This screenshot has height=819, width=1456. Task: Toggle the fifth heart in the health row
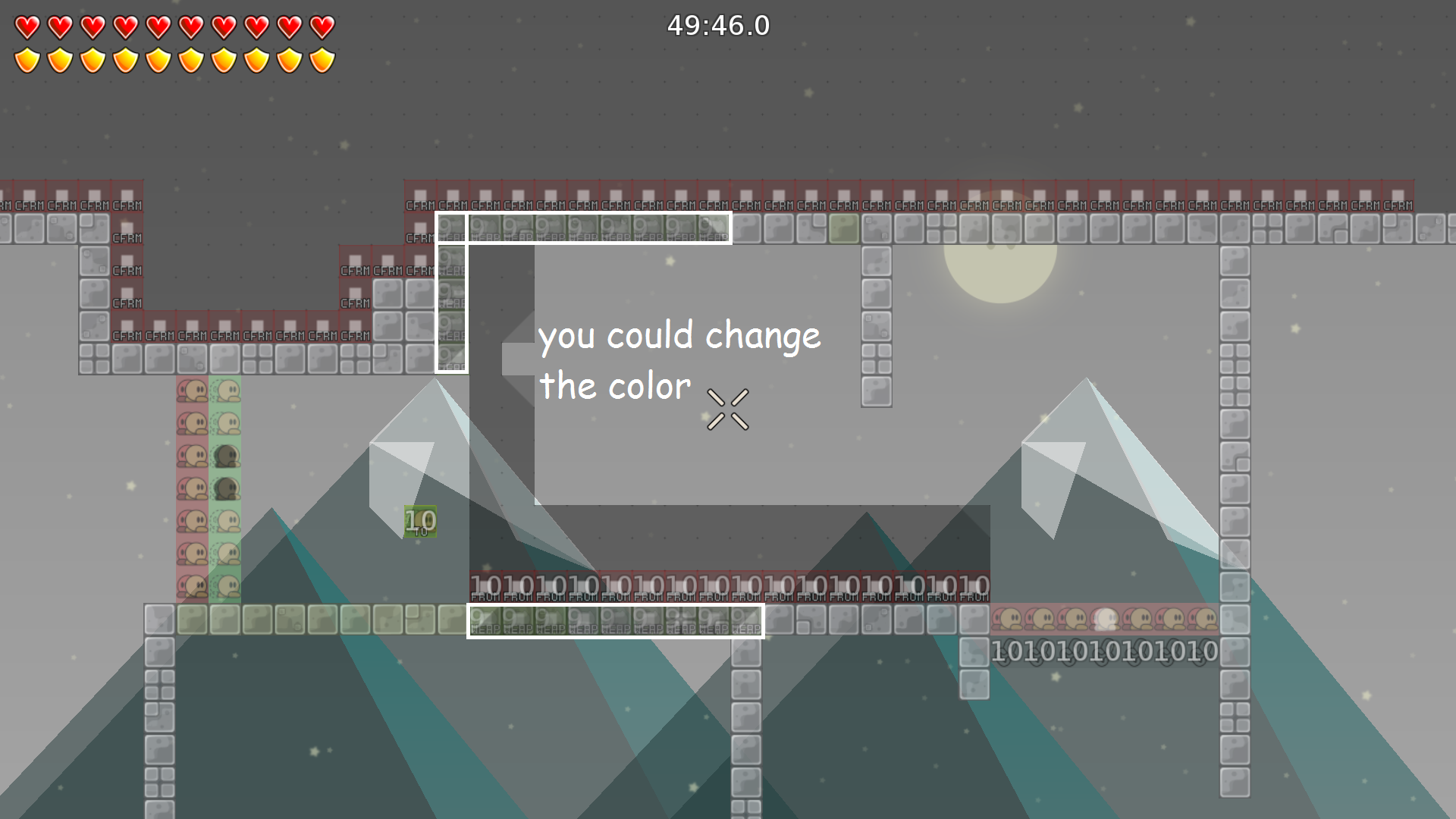tap(157, 25)
